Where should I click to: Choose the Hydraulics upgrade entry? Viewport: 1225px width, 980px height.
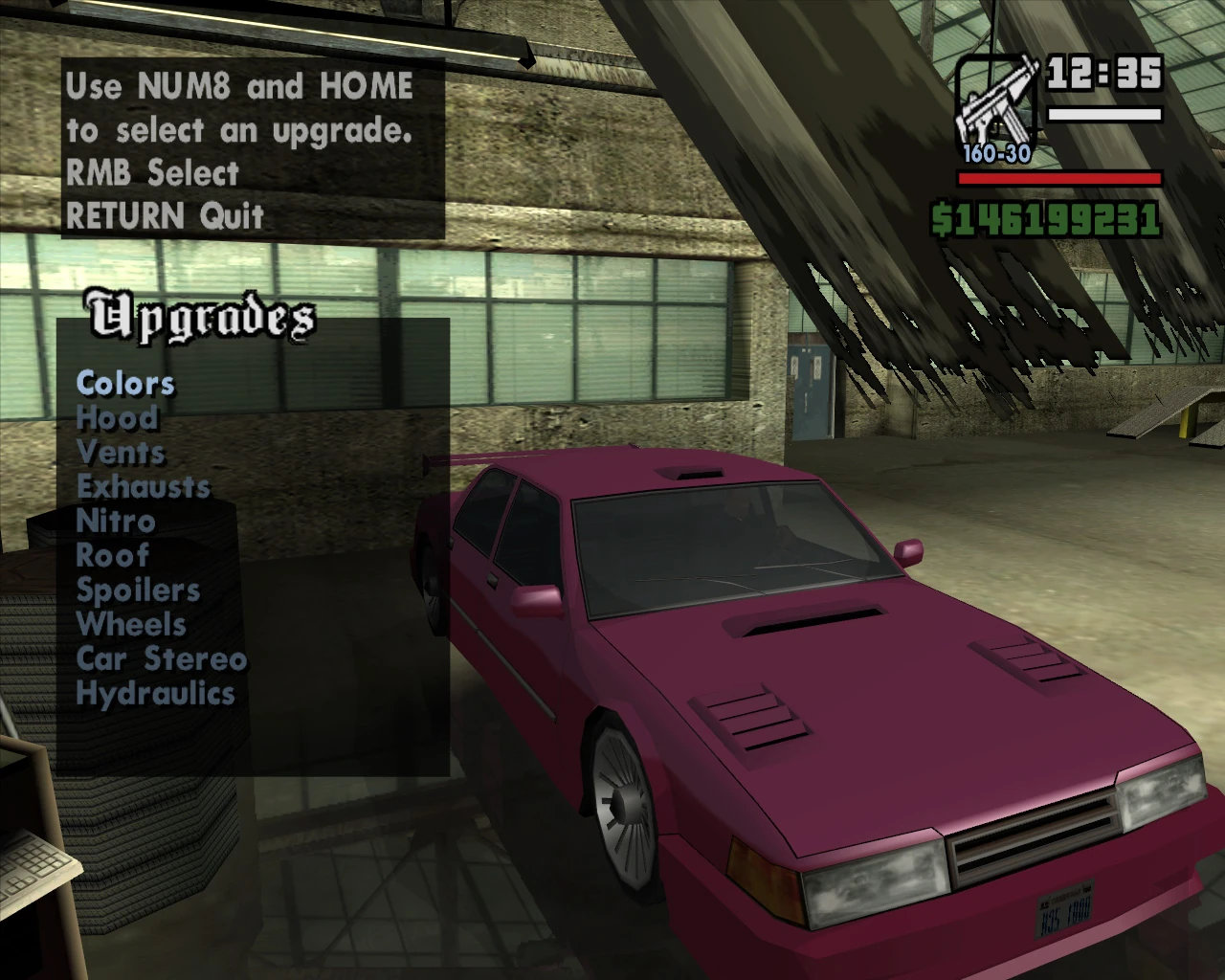tap(155, 694)
